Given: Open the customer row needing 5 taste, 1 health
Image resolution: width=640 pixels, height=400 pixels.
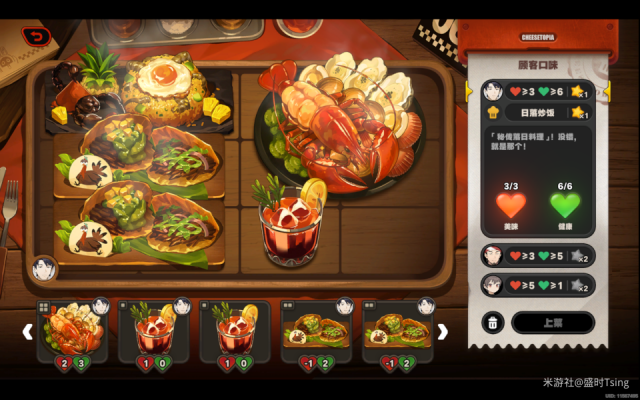Looking at the screenshot, I should (x=537, y=284).
